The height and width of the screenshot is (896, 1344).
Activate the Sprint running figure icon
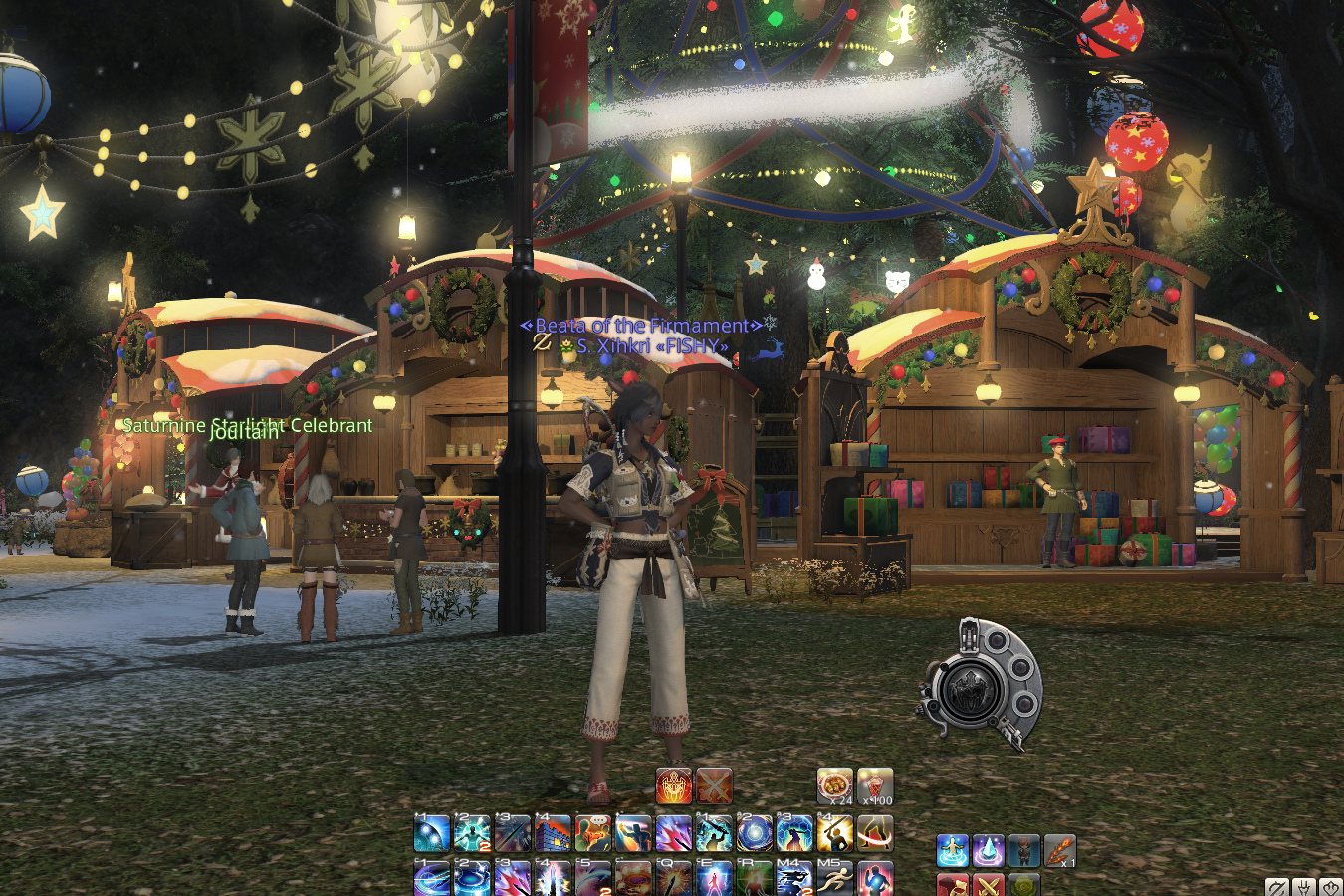tap(834, 879)
